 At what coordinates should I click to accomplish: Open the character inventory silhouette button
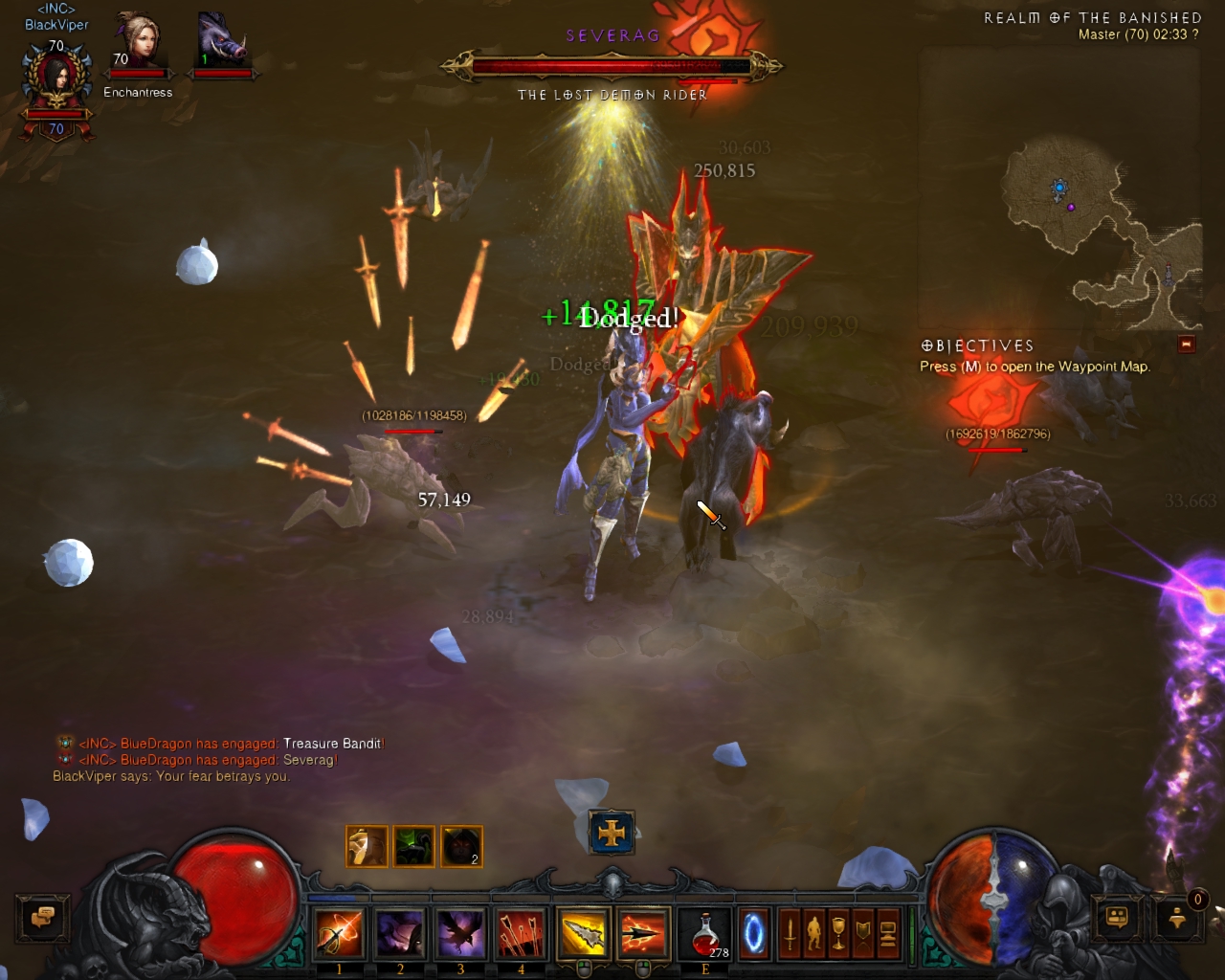(814, 933)
